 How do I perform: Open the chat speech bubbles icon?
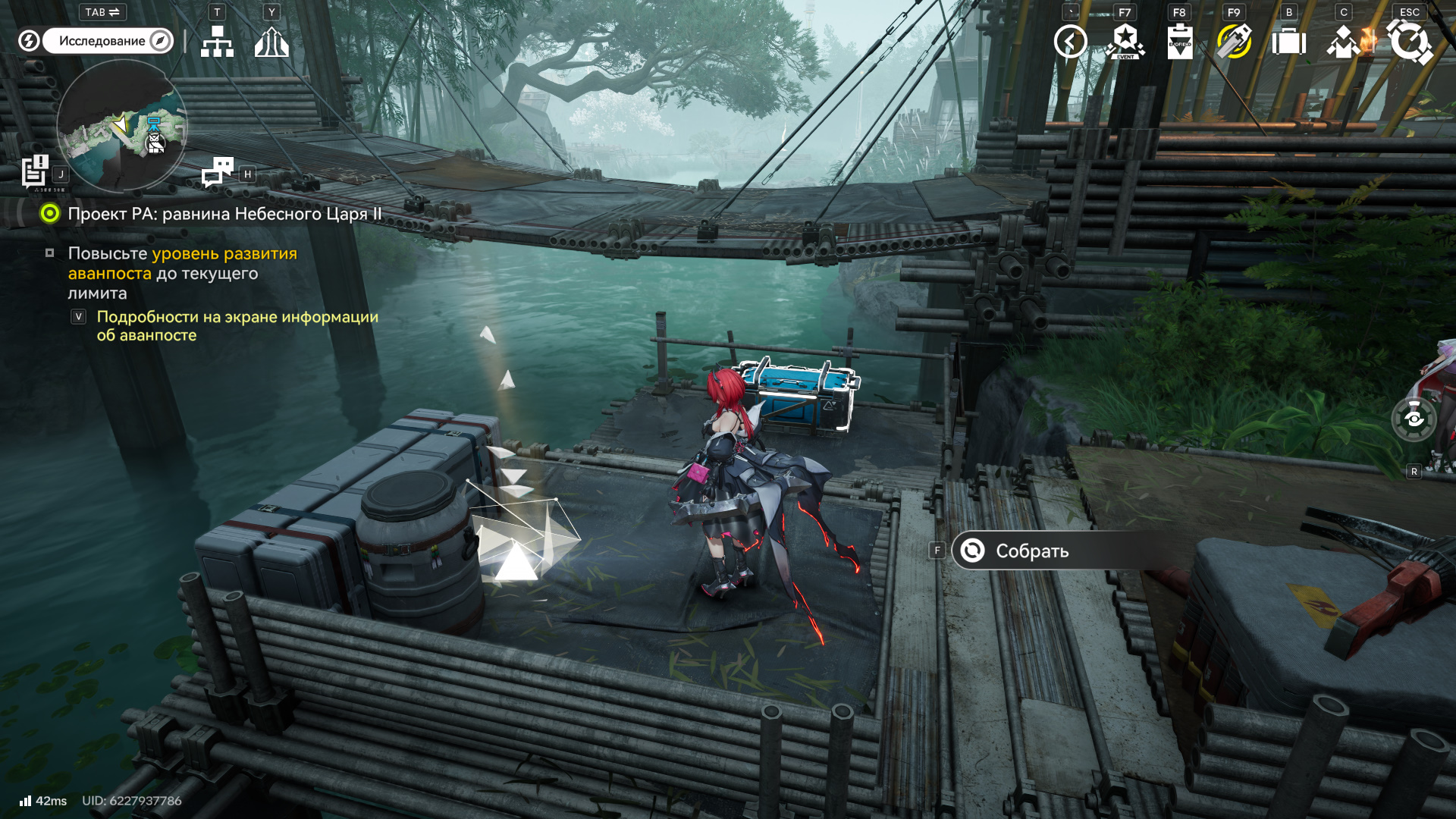click(218, 171)
